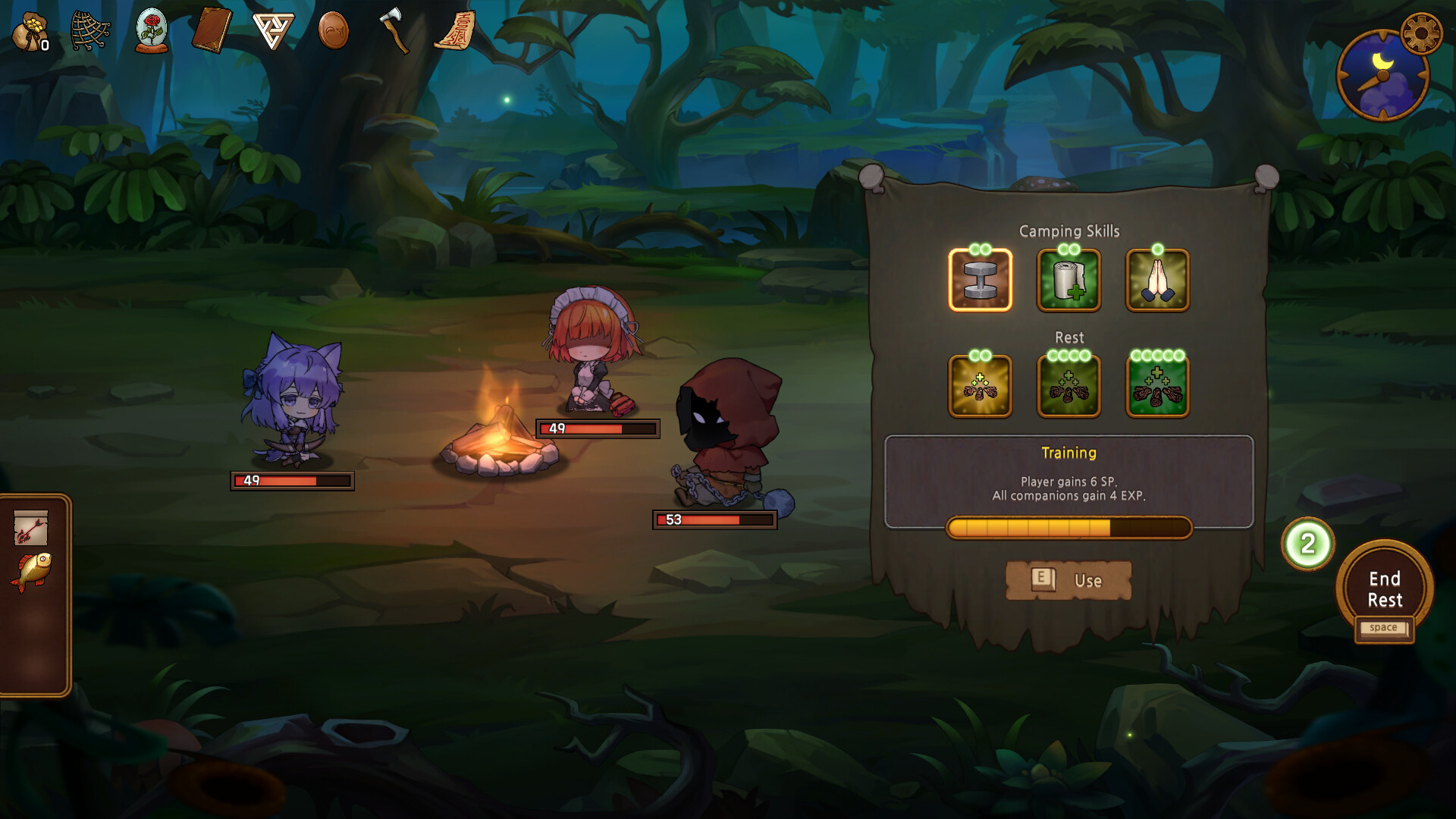Inspect the rose in glass dome relic

152,32
